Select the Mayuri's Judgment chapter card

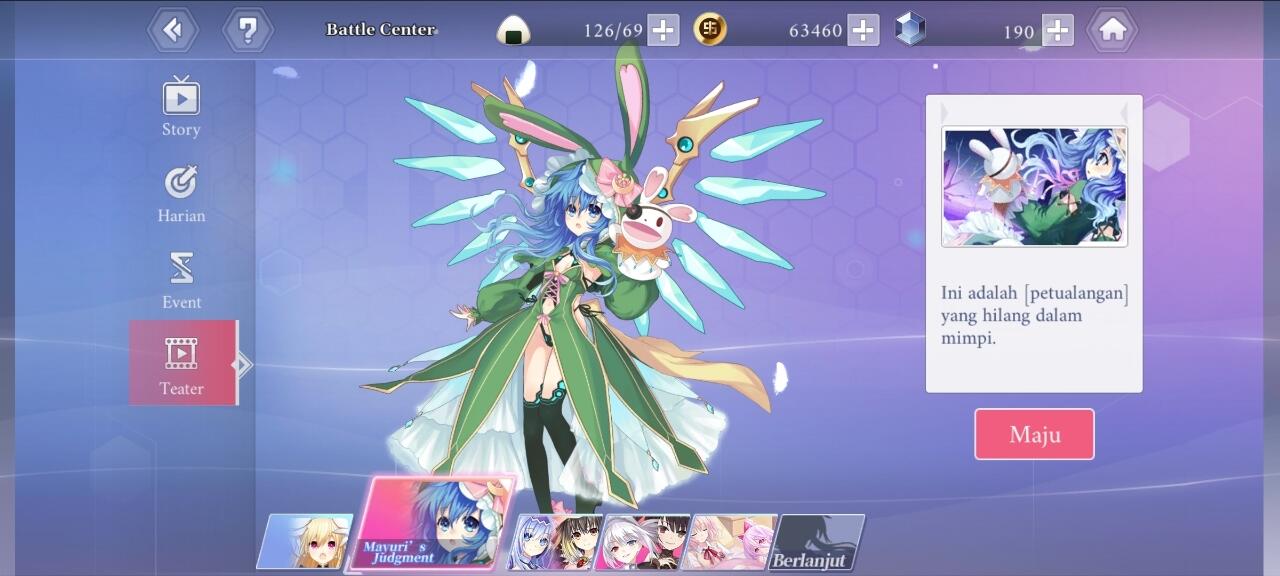click(x=432, y=524)
